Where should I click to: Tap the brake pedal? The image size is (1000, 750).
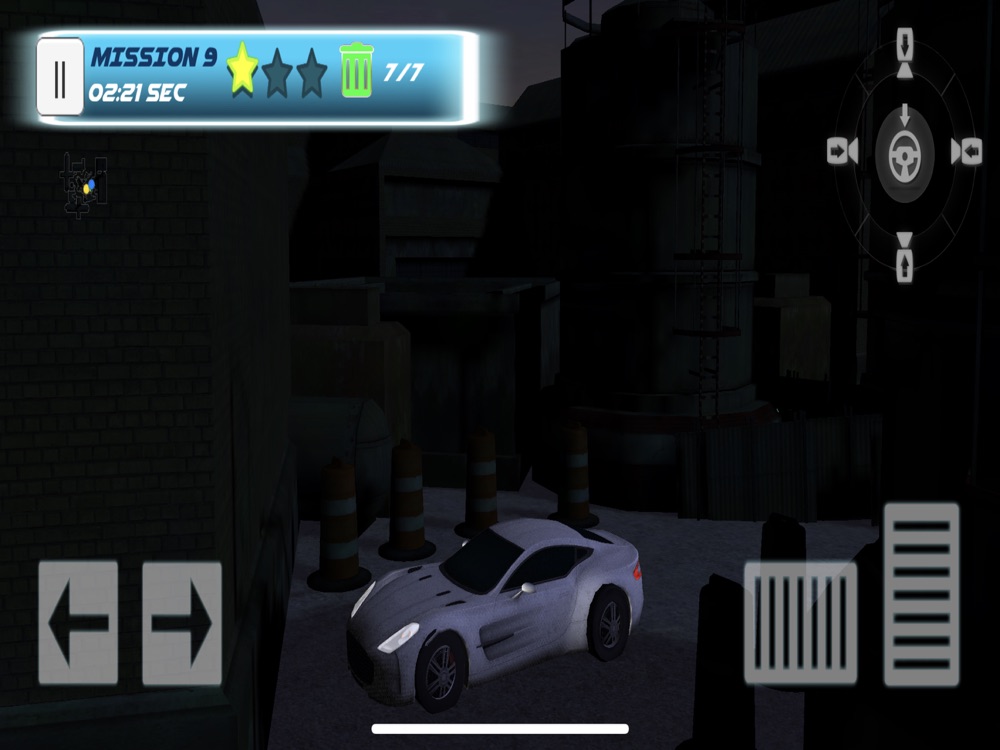[x=800, y=622]
